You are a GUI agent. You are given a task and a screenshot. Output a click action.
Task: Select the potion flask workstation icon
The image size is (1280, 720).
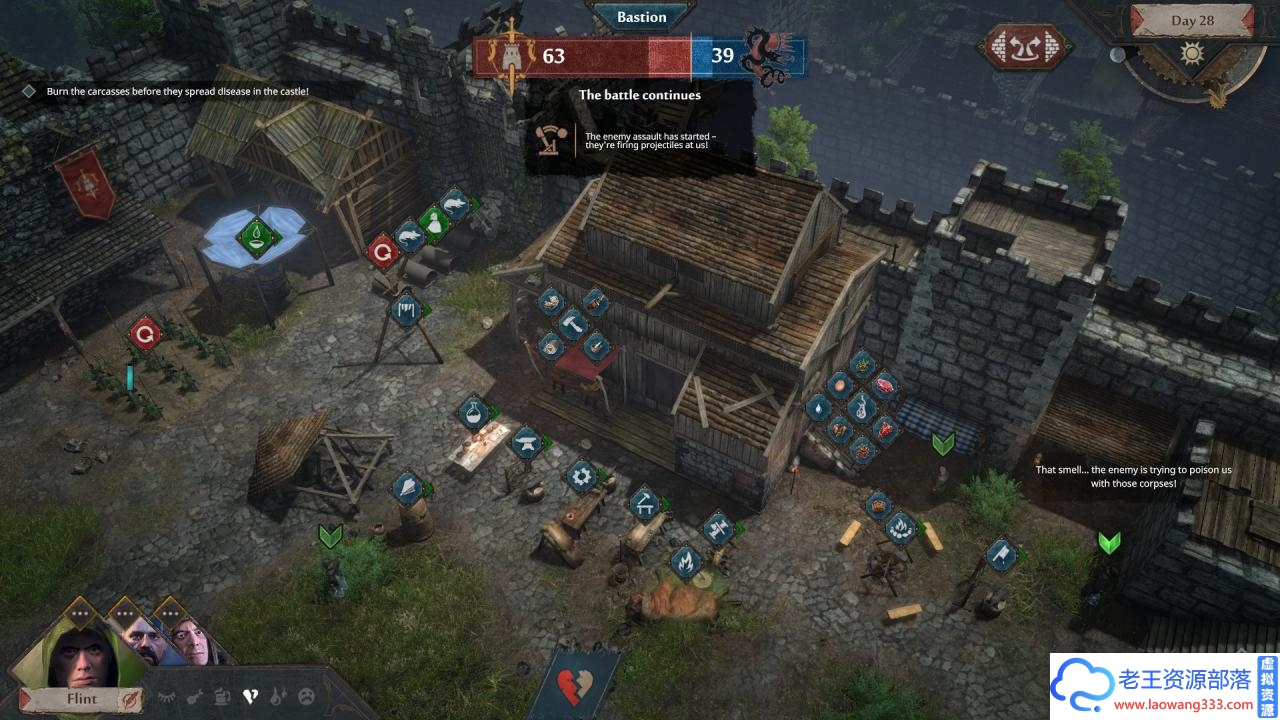473,411
